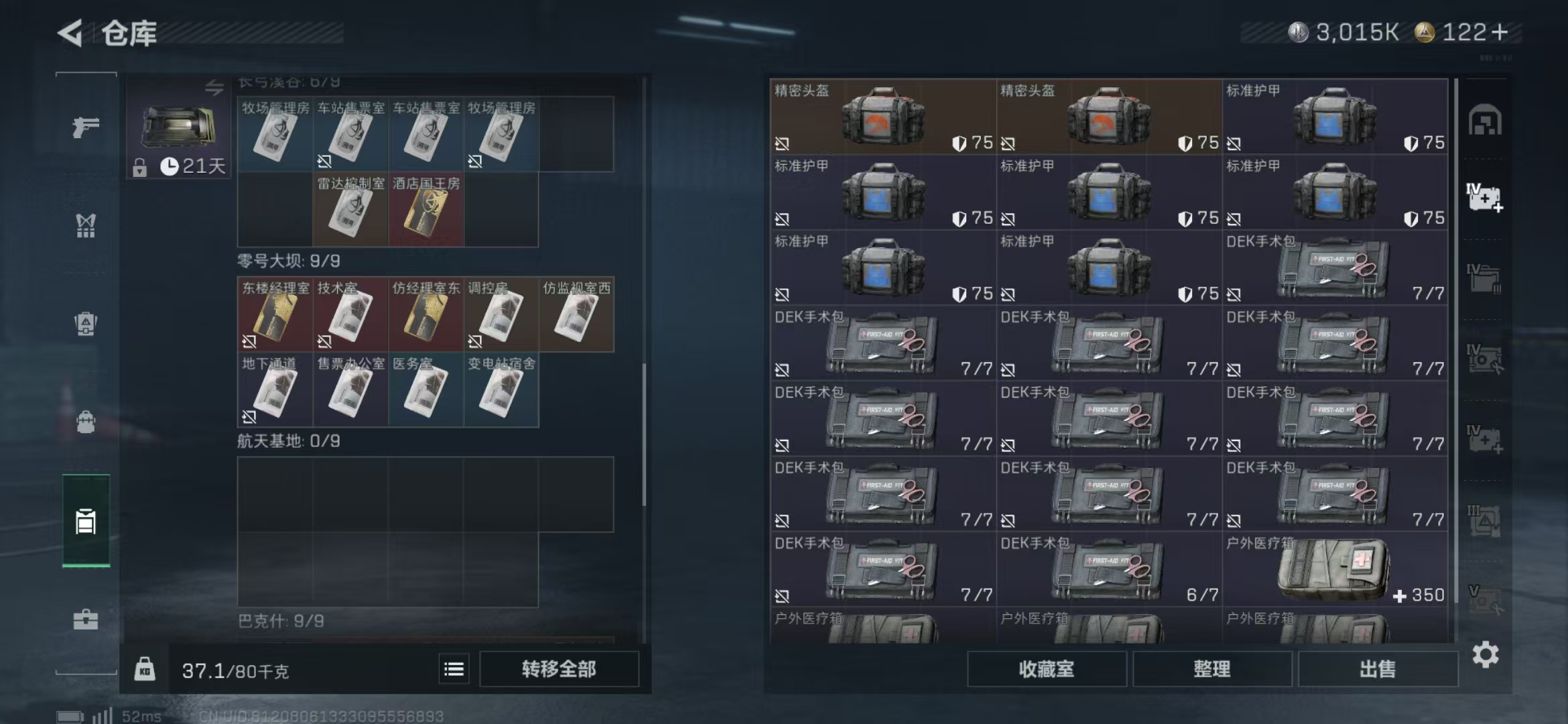Switch to the tactical vest category

coord(86,226)
